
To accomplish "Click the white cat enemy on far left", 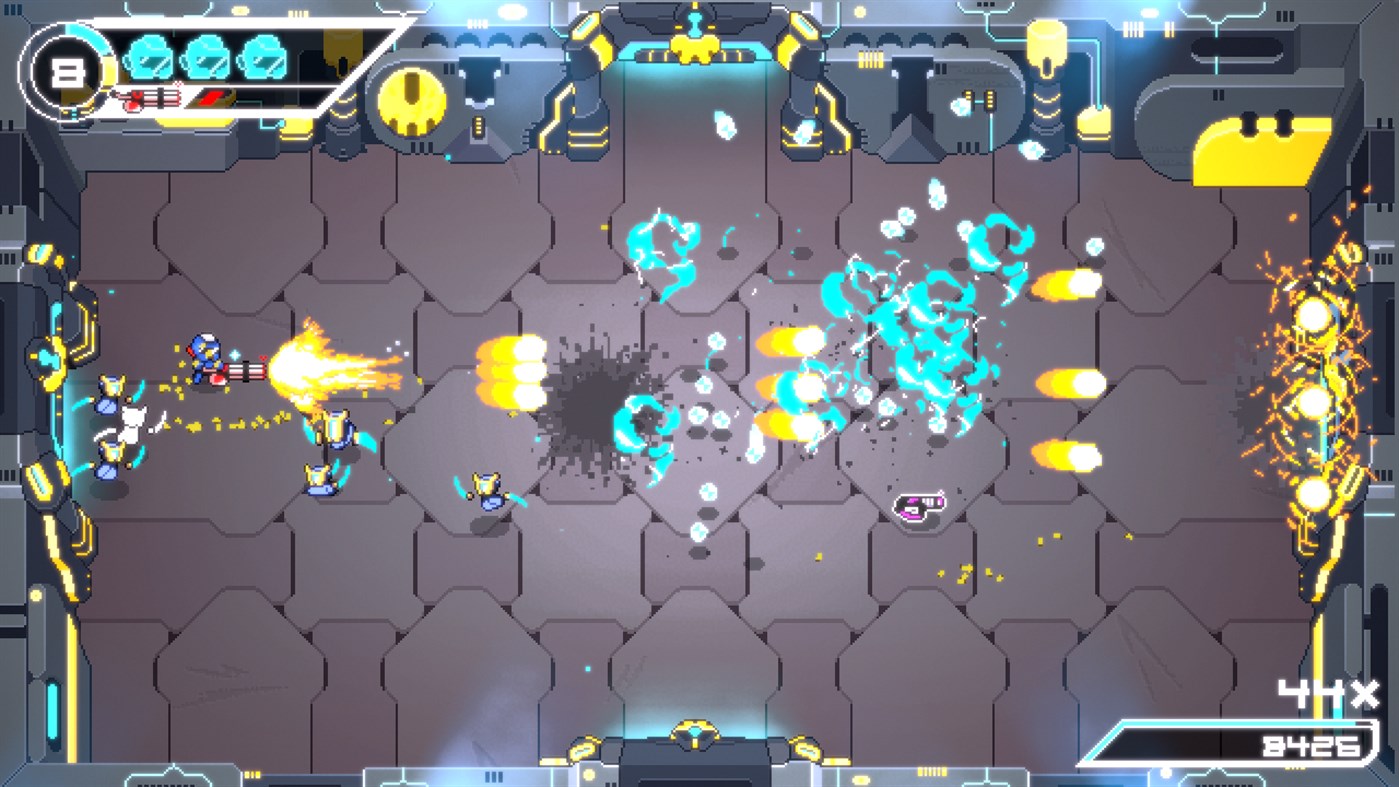I will click(133, 418).
